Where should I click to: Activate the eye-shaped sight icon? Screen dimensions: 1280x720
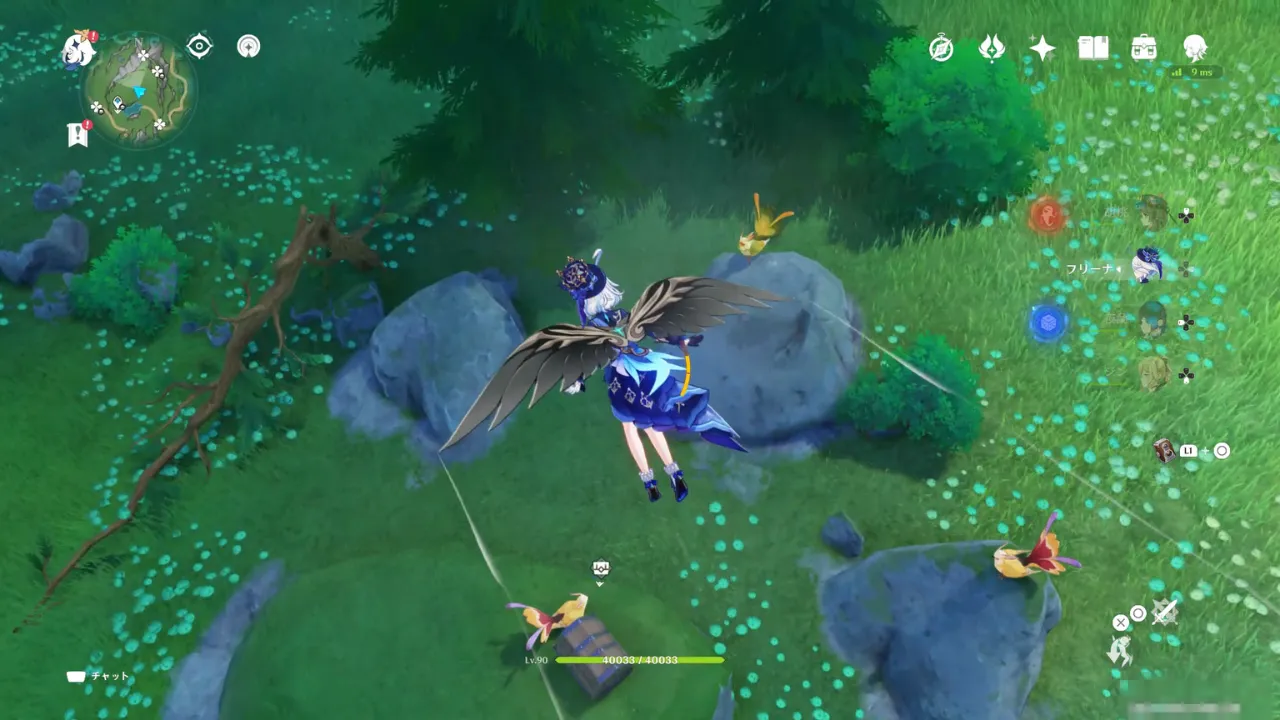[x=199, y=46]
